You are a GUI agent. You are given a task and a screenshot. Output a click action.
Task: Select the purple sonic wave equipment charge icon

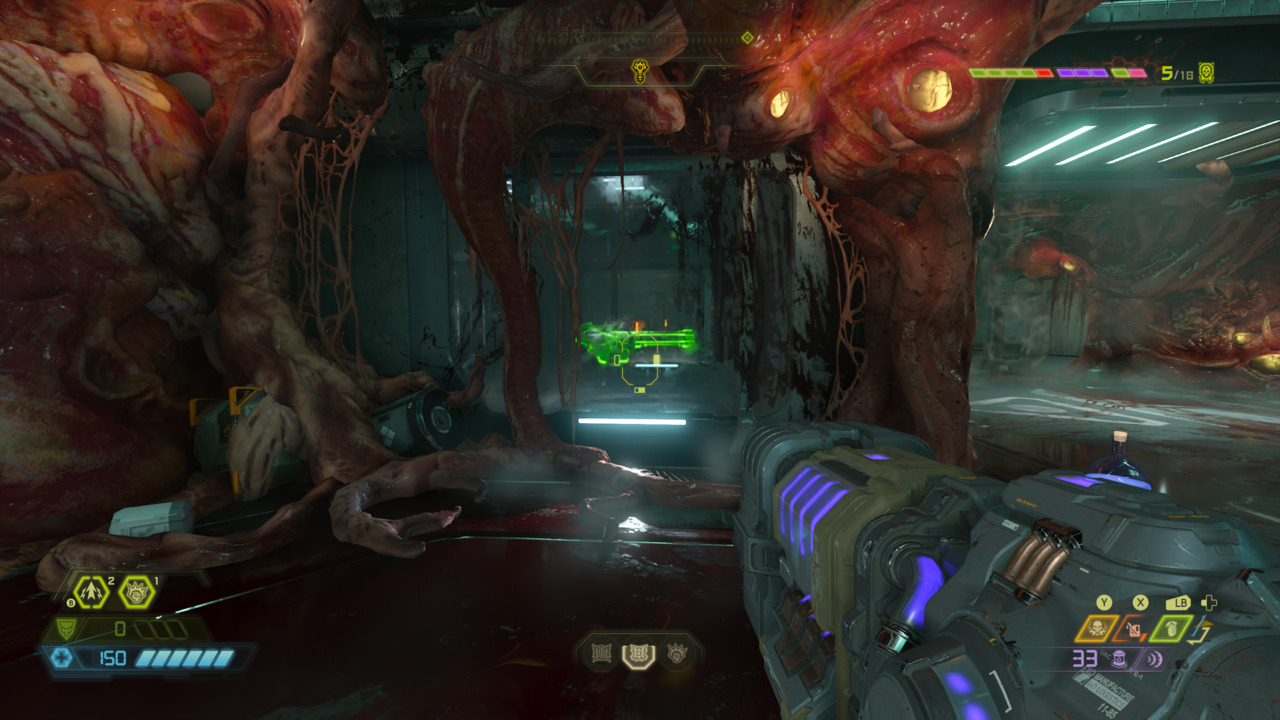click(x=1153, y=660)
